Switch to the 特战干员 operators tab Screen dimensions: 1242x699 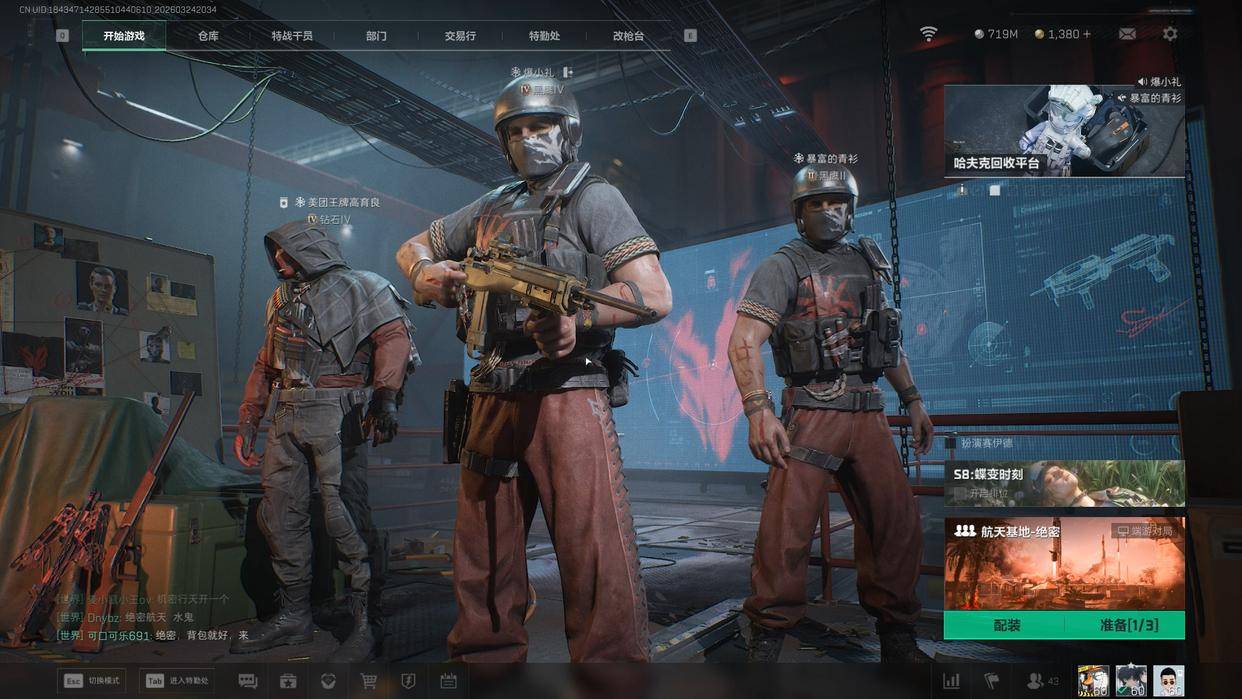[x=292, y=36]
